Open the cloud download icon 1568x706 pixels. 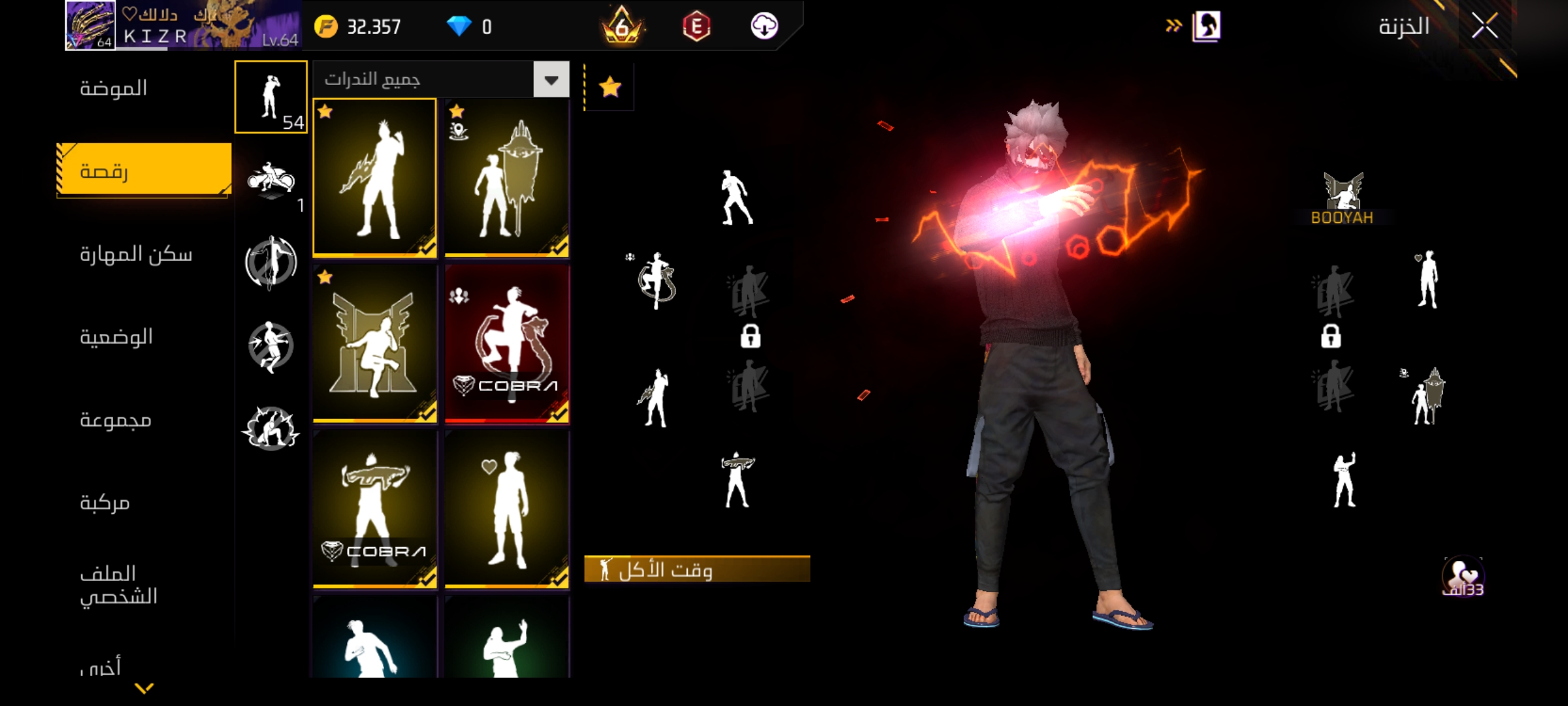click(x=764, y=27)
